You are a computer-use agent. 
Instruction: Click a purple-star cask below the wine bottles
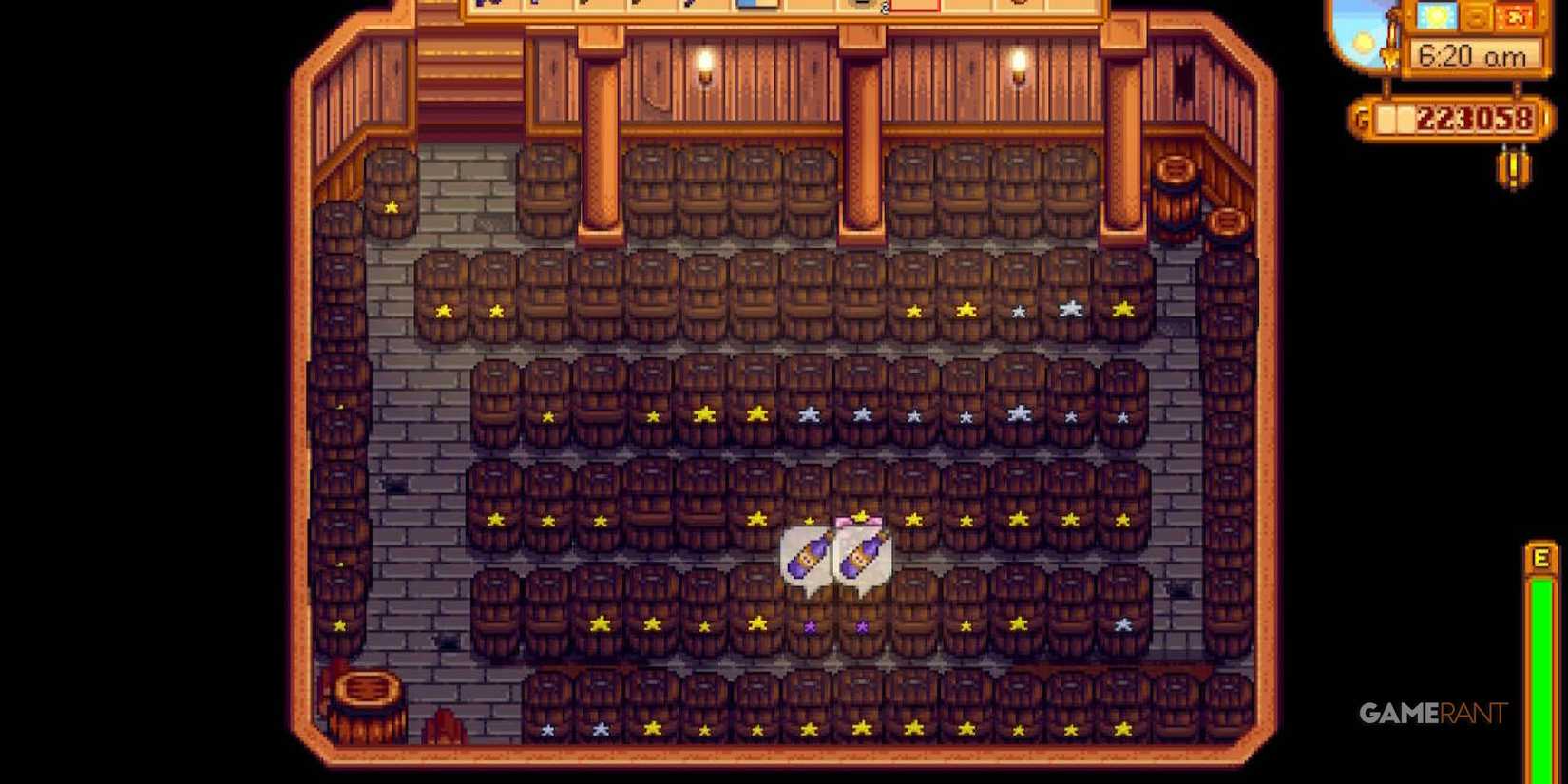810,625
